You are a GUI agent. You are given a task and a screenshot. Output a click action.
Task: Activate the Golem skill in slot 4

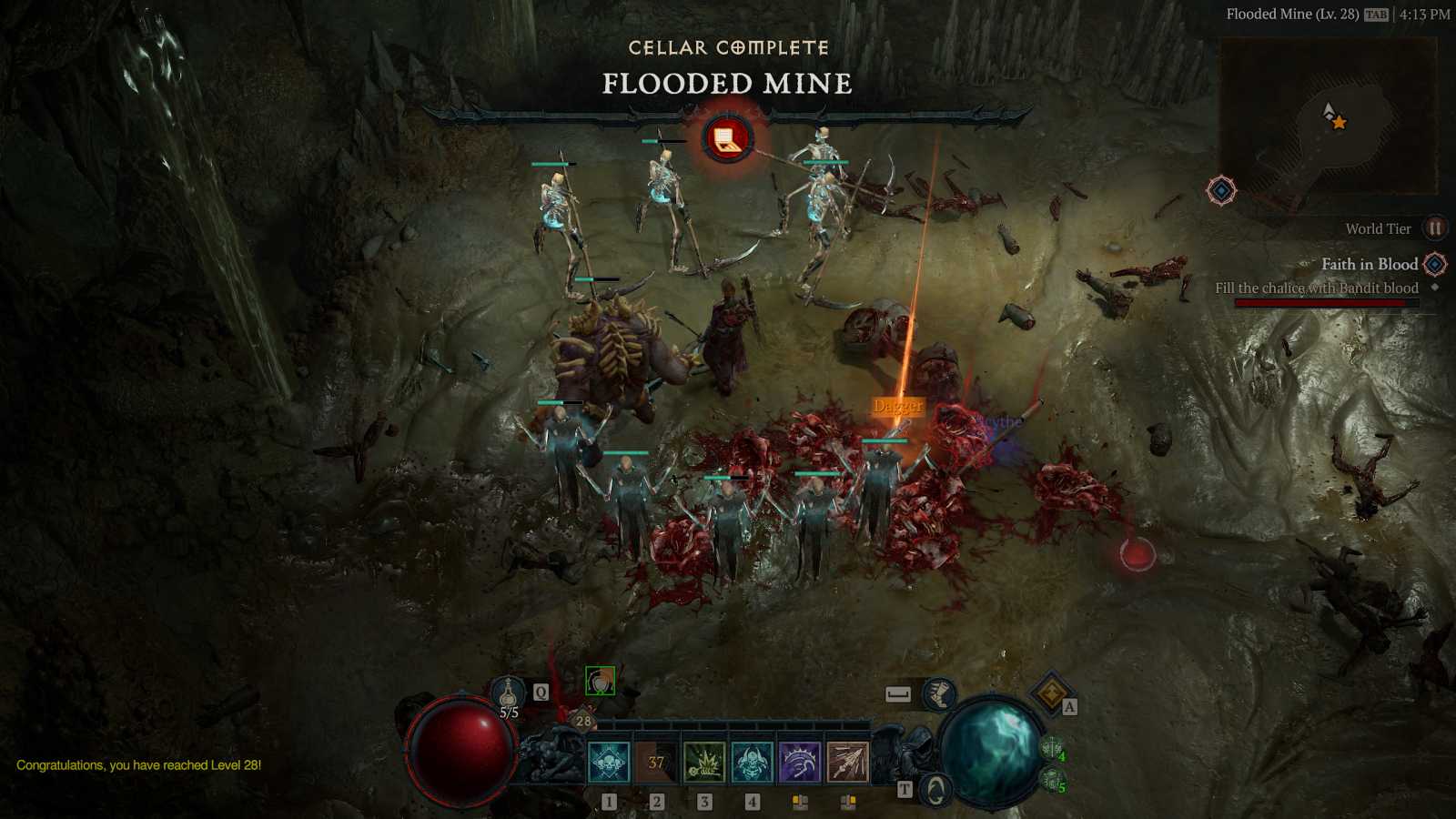click(751, 760)
